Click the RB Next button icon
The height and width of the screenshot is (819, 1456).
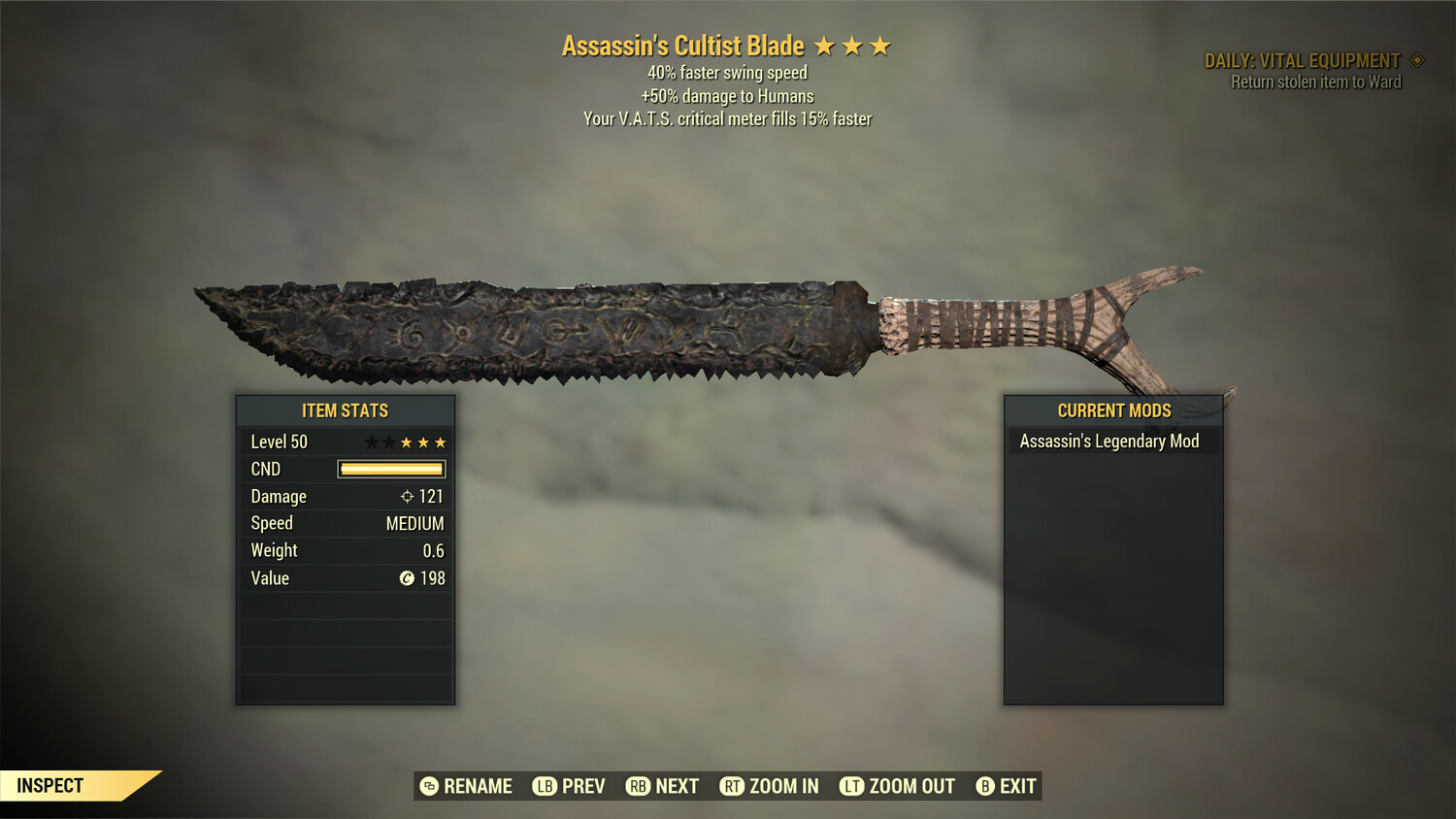639,786
